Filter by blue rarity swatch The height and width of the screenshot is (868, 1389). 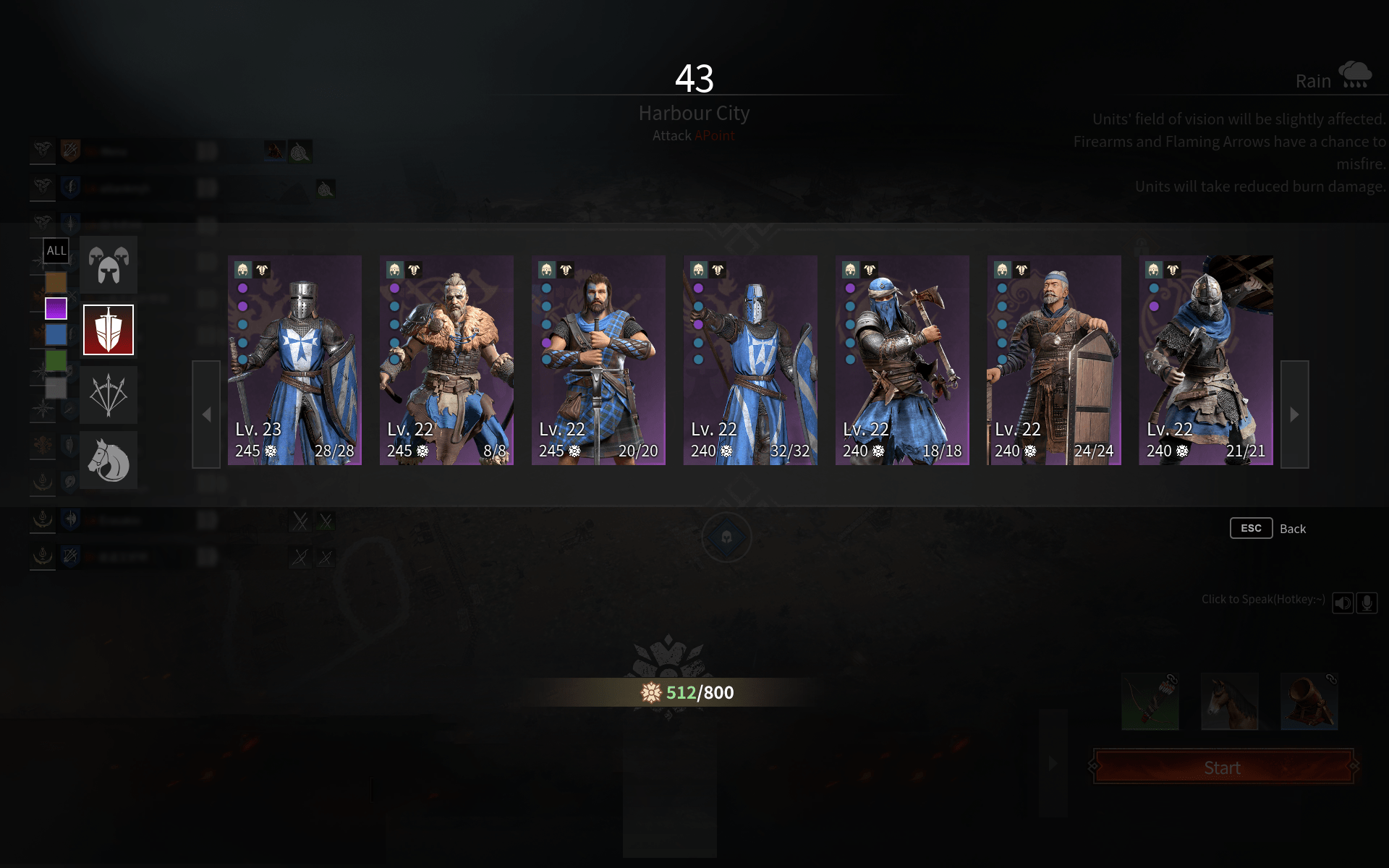point(56,335)
